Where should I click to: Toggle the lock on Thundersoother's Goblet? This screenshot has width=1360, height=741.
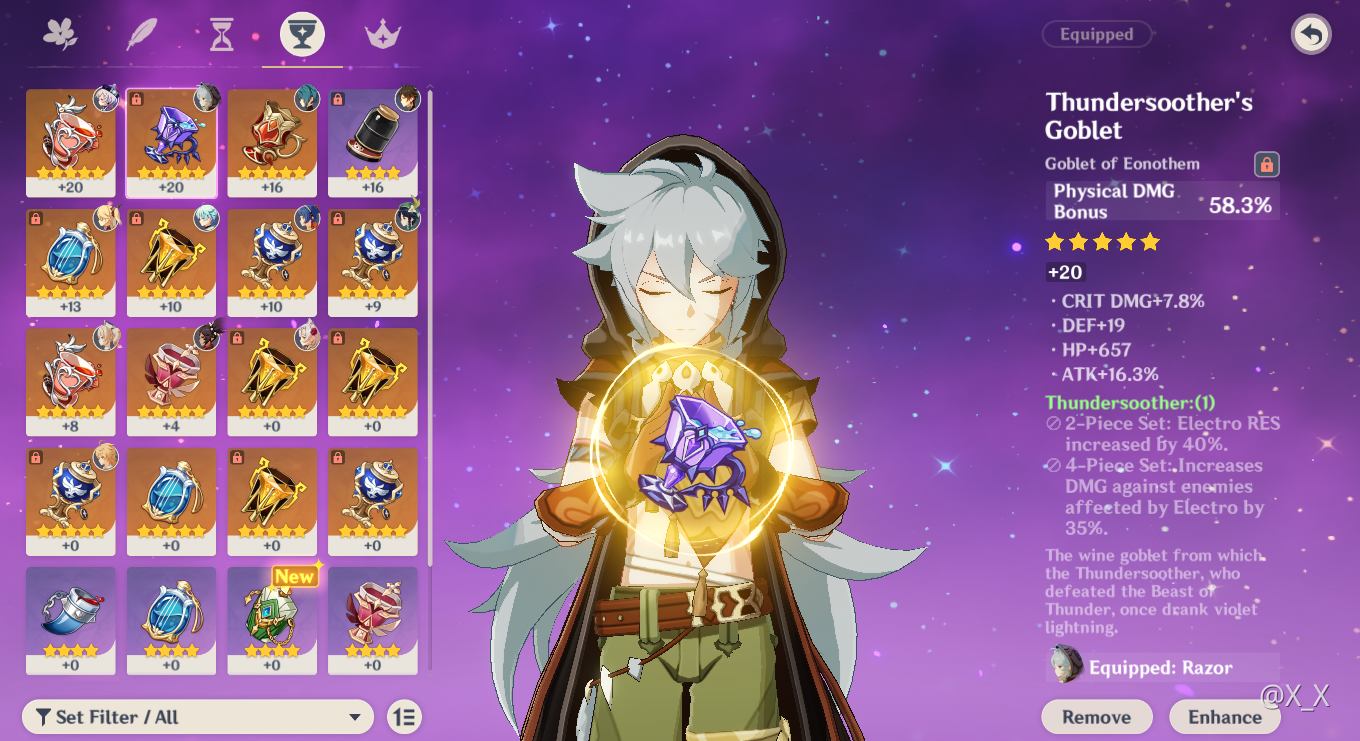click(1266, 164)
